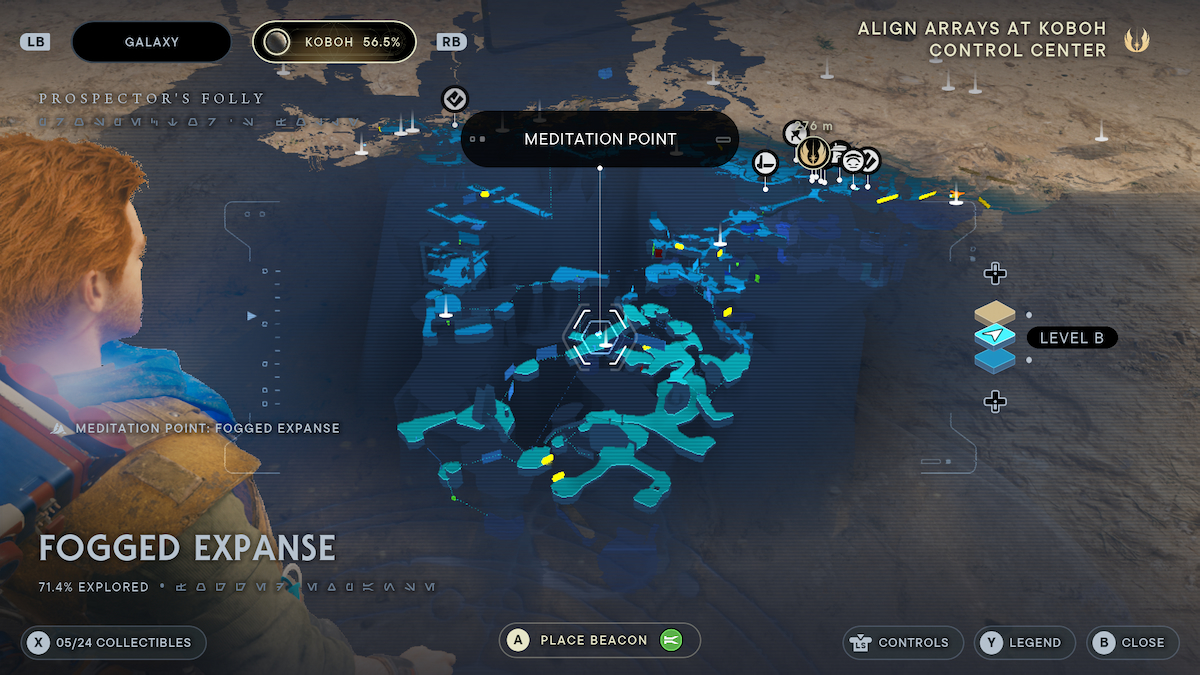The width and height of the screenshot is (1200, 675).
Task: Click the Place Beacon button
Action: pos(599,640)
